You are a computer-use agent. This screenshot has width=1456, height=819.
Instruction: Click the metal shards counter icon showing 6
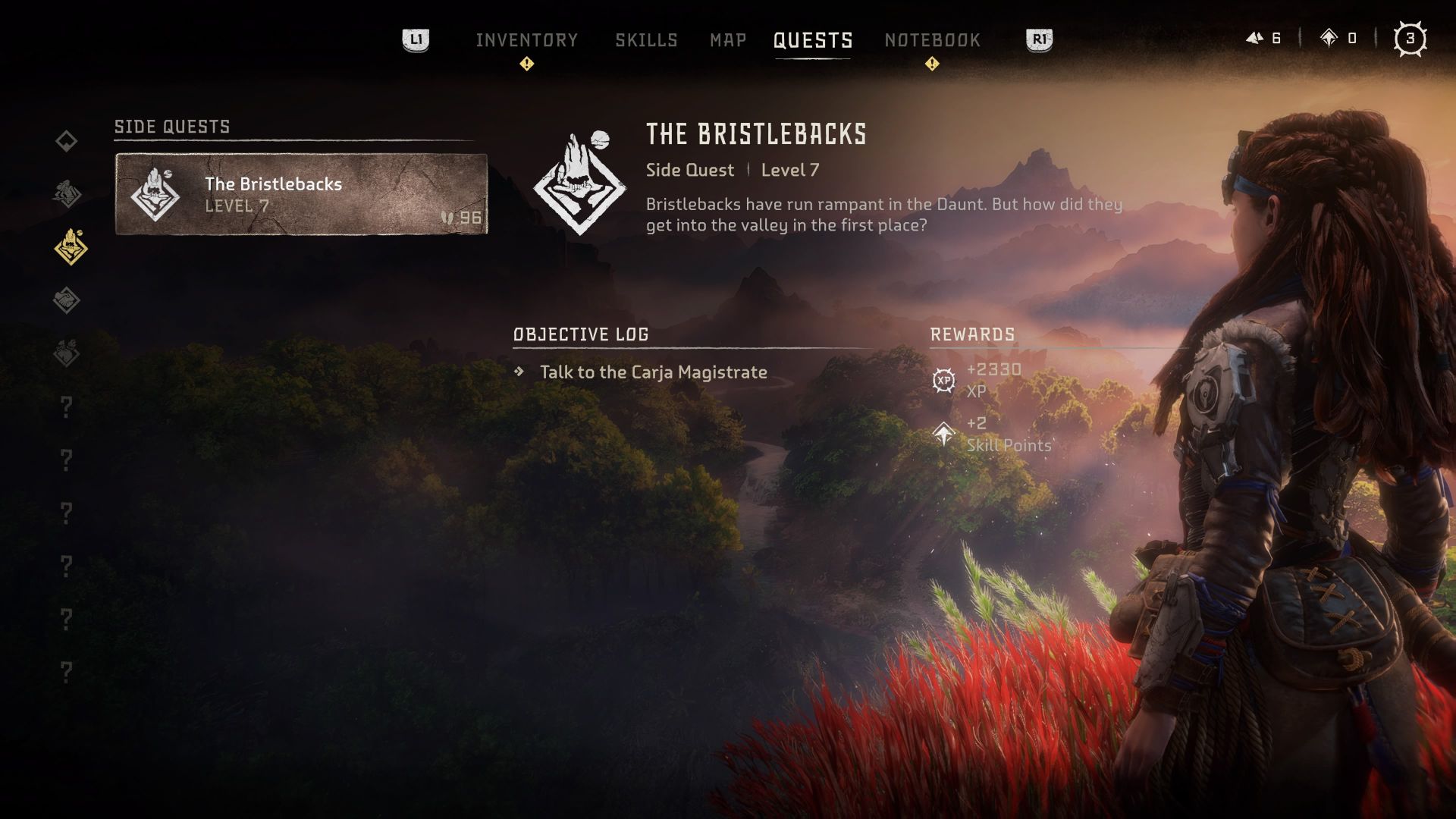click(x=1255, y=36)
